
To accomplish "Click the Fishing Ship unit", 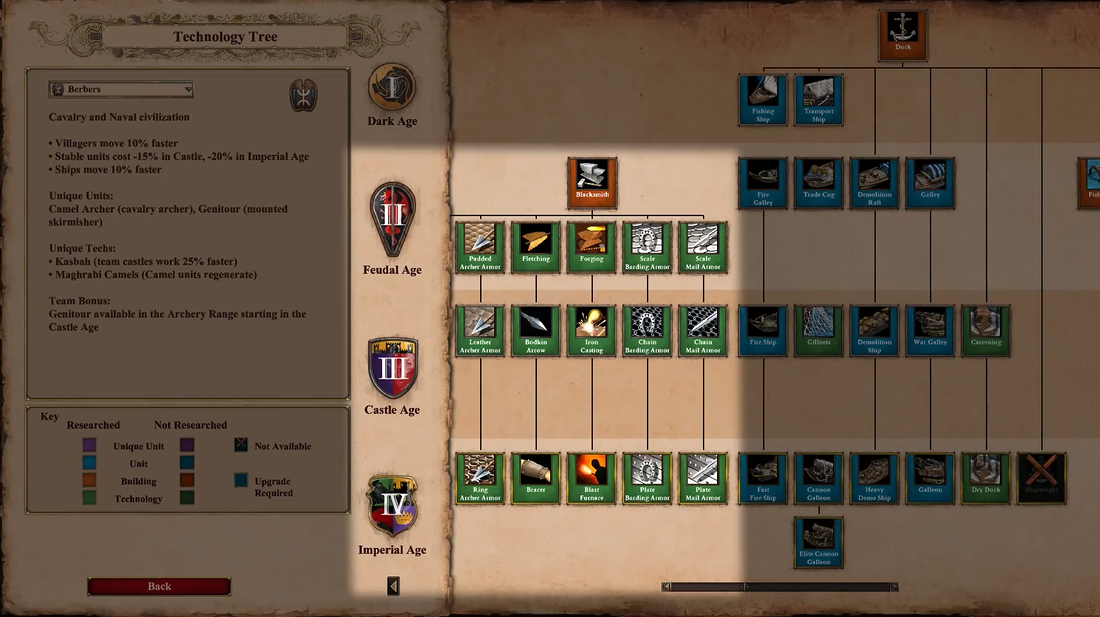I will tap(763, 99).
